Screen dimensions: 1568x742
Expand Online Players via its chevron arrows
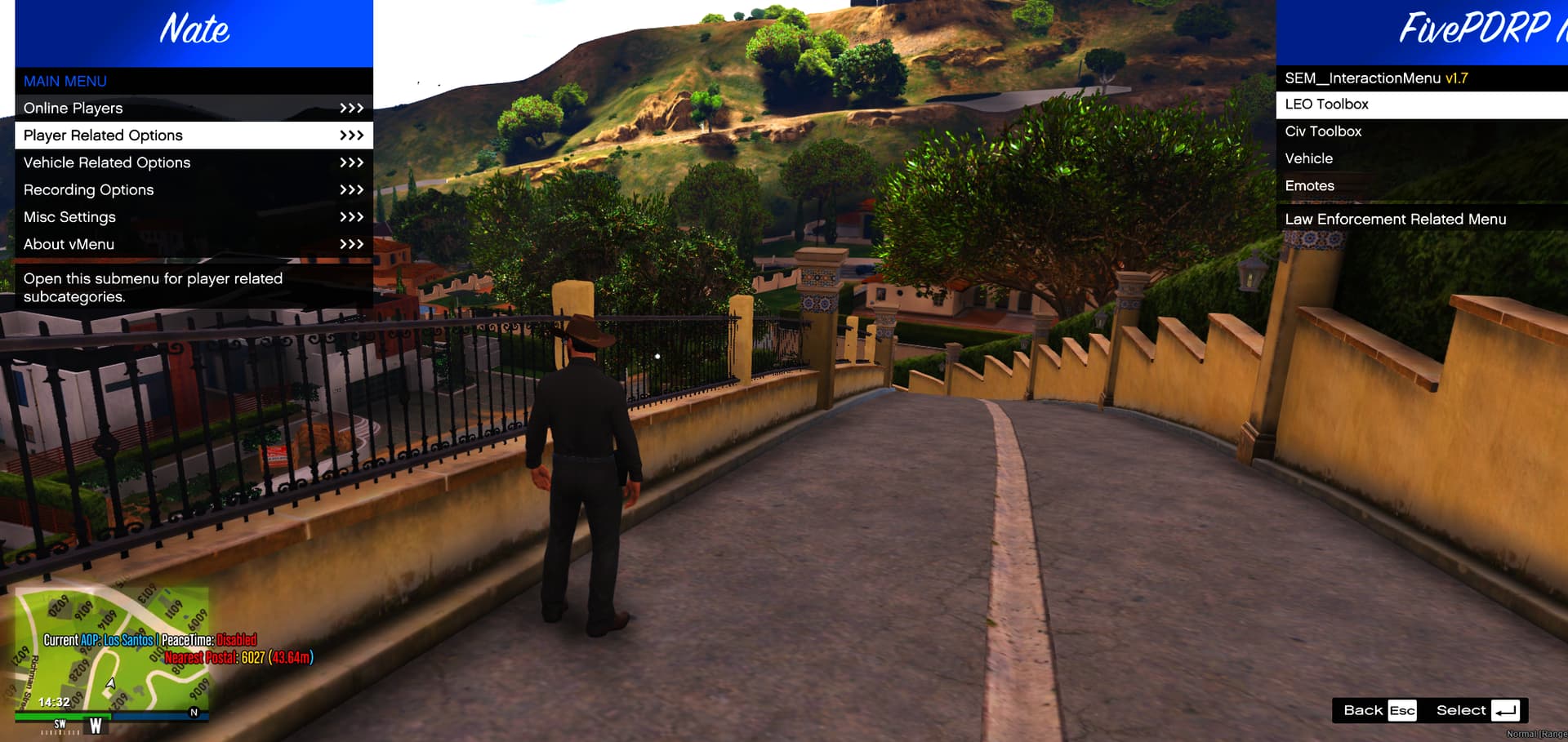coord(351,108)
